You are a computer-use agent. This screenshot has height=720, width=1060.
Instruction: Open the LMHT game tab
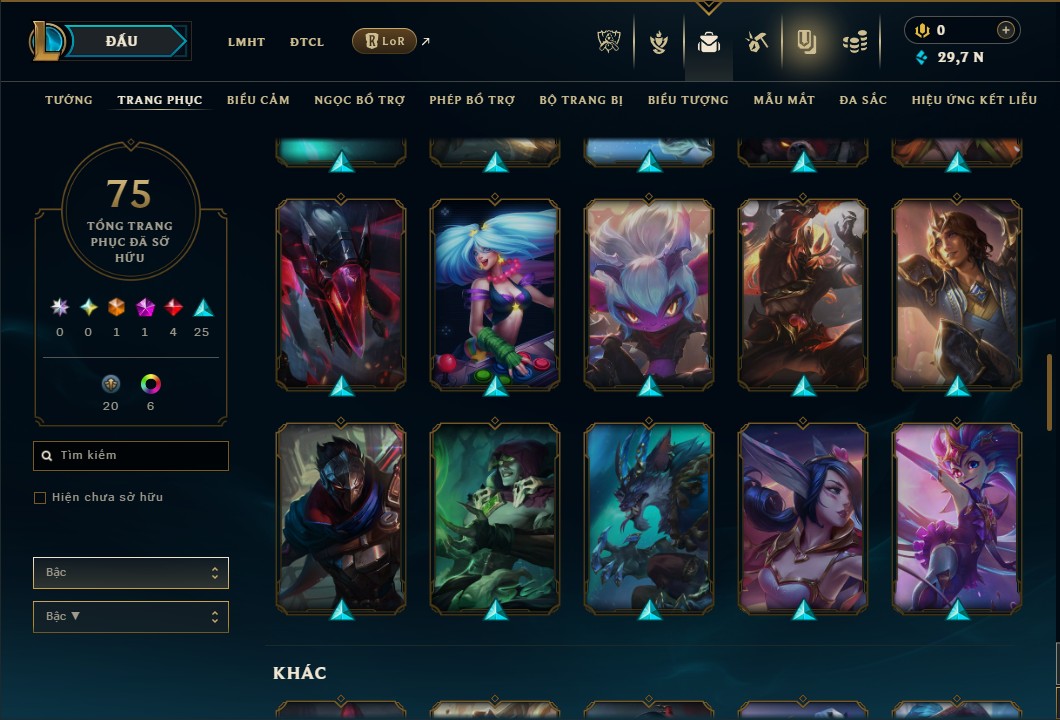pyautogui.click(x=246, y=42)
